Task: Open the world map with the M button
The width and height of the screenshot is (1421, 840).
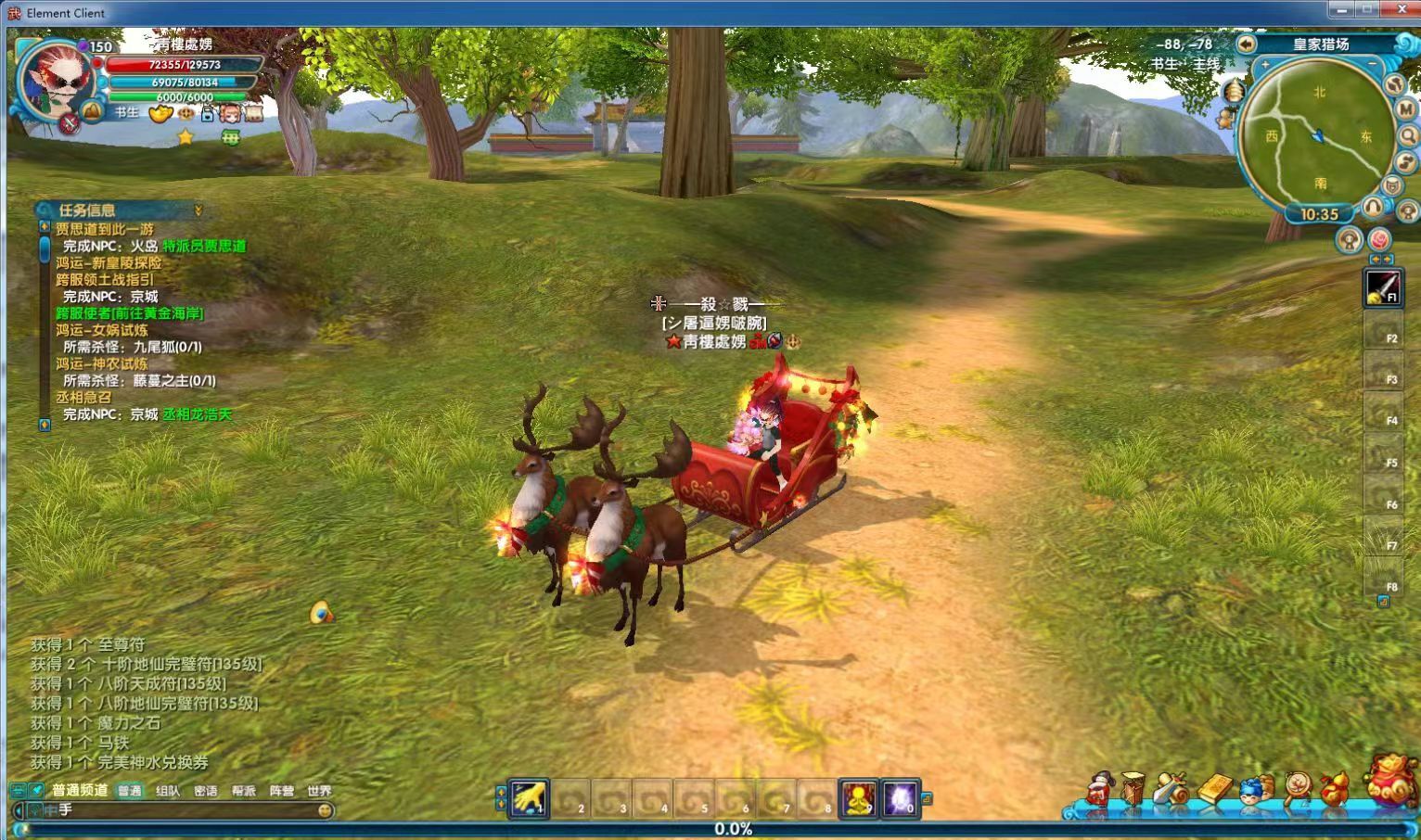Action: pyautogui.click(x=1405, y=109)
